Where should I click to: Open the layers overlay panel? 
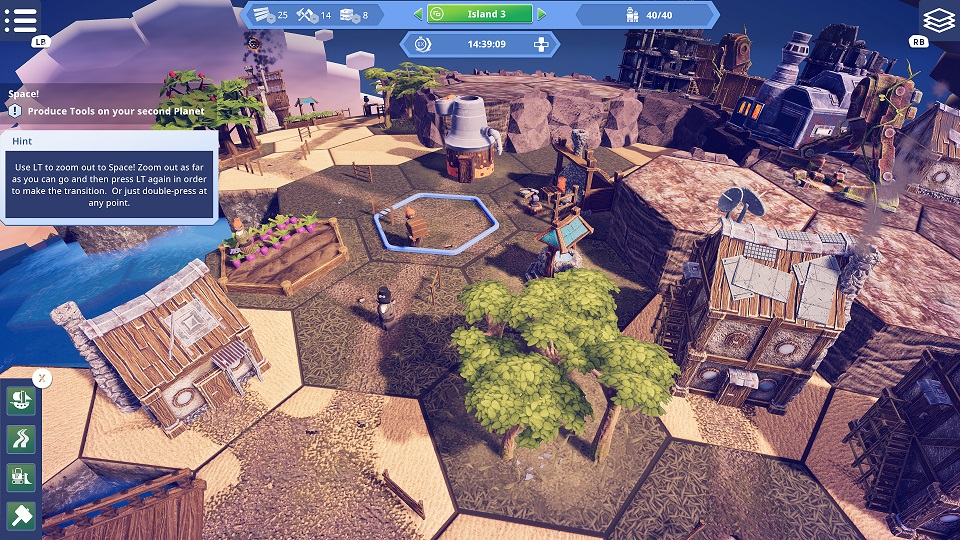click(x=938, y=19)
